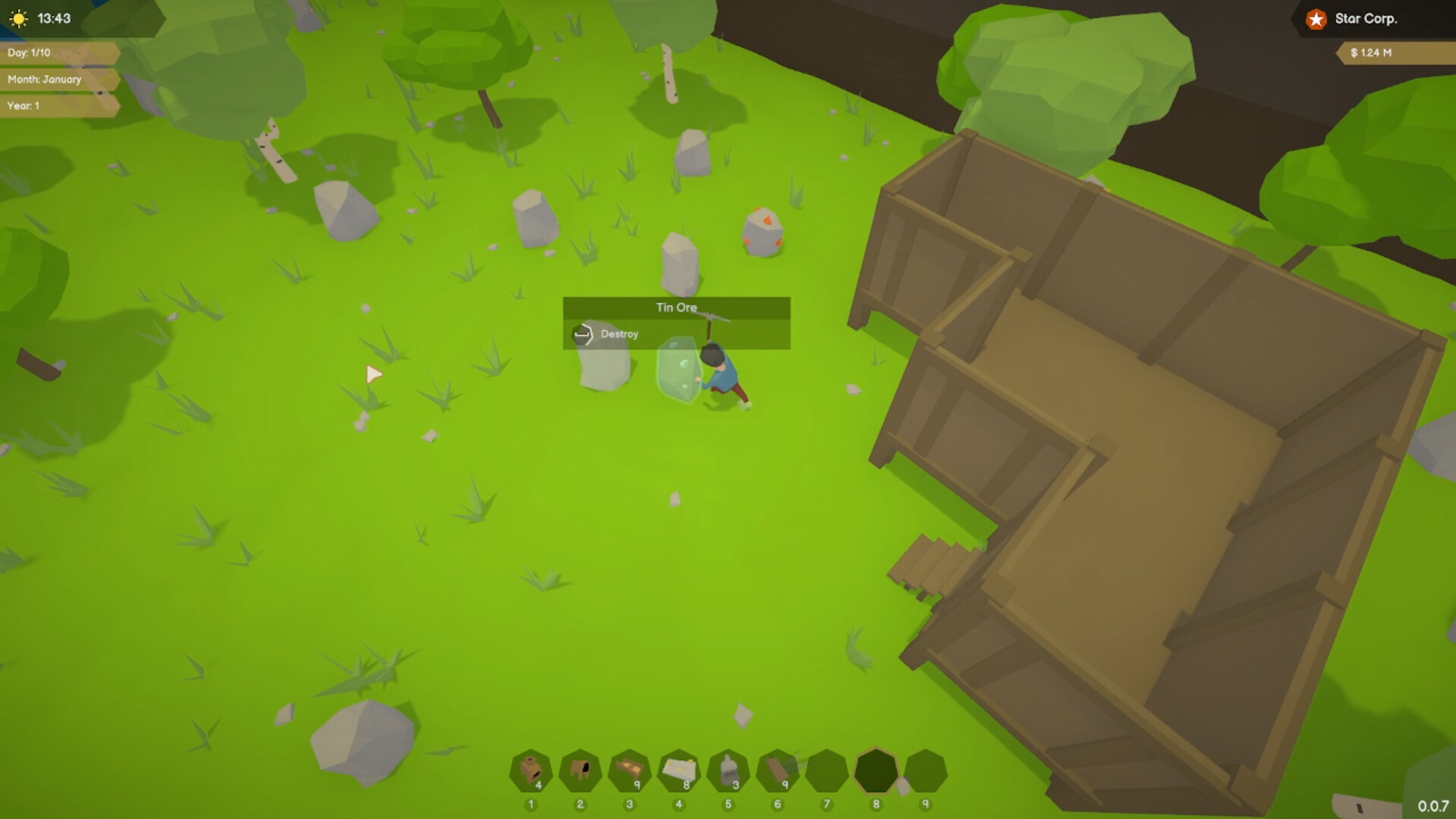Click the Destroy action button icon
Image resolution: width=1456 pixels, height=819 pixels.
coord(583,334)
